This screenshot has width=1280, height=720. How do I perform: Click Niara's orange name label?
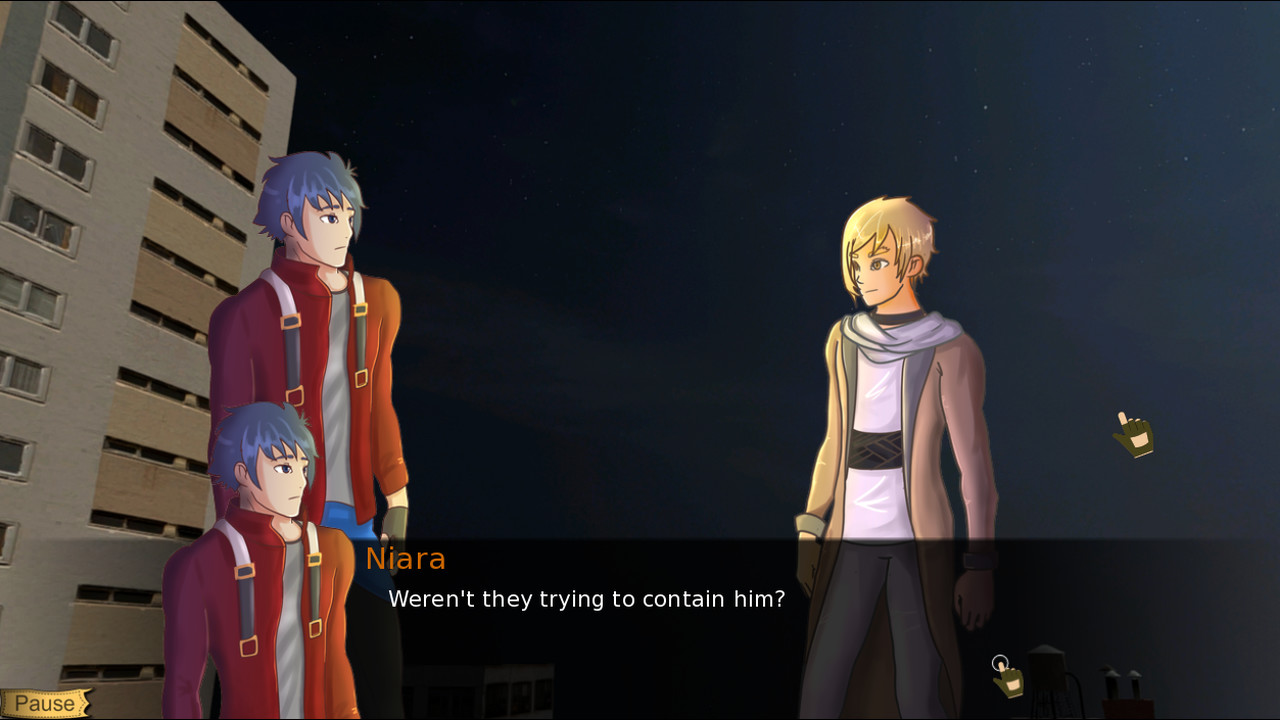(x=406, y=559)
